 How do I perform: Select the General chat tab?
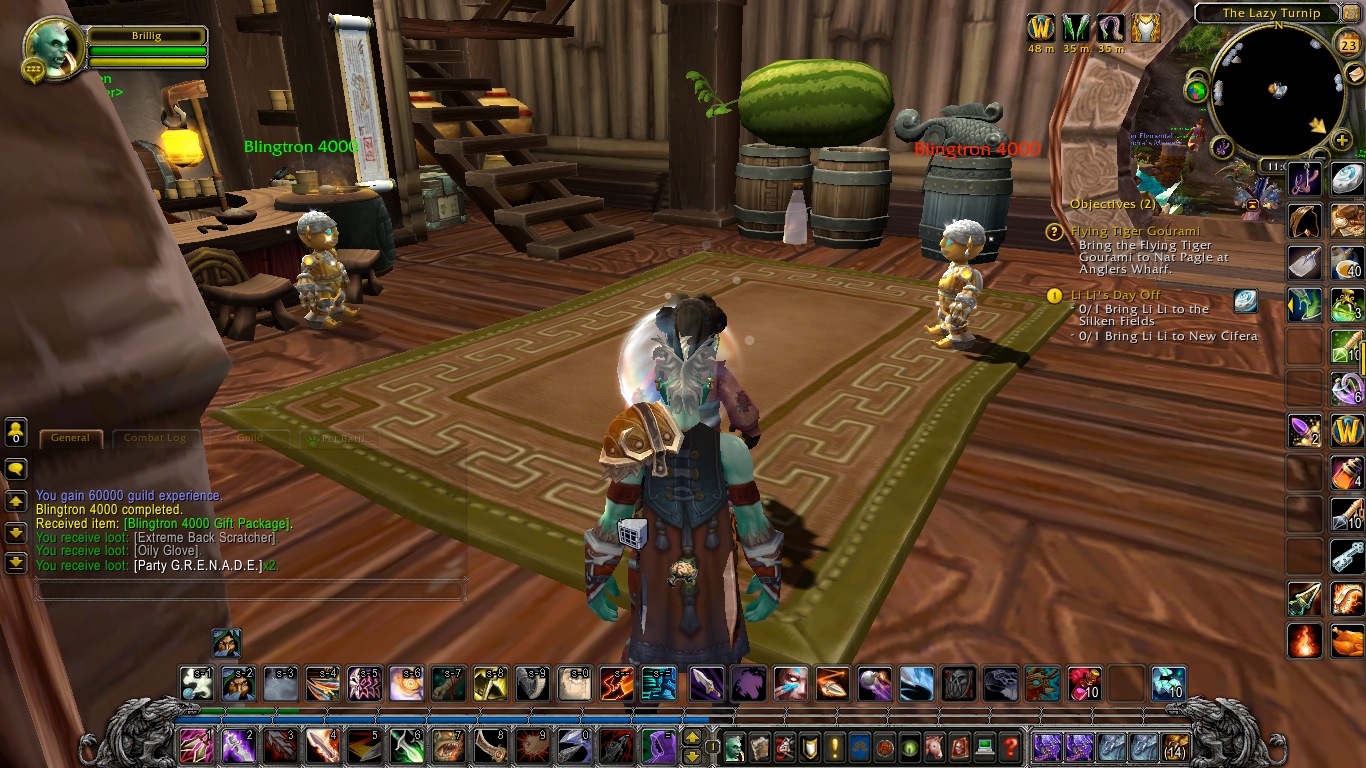point(70,438)
